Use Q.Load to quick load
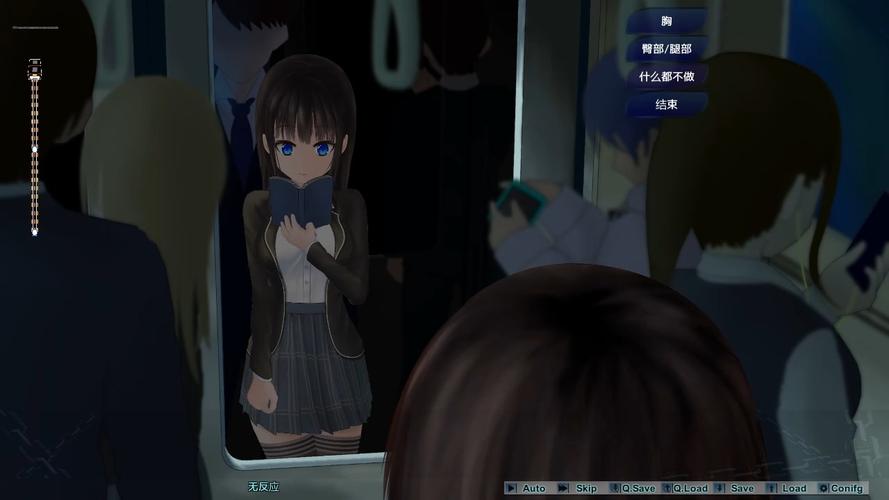The height and width of the screenshot is (500, 889). click(x=690, y=488)
